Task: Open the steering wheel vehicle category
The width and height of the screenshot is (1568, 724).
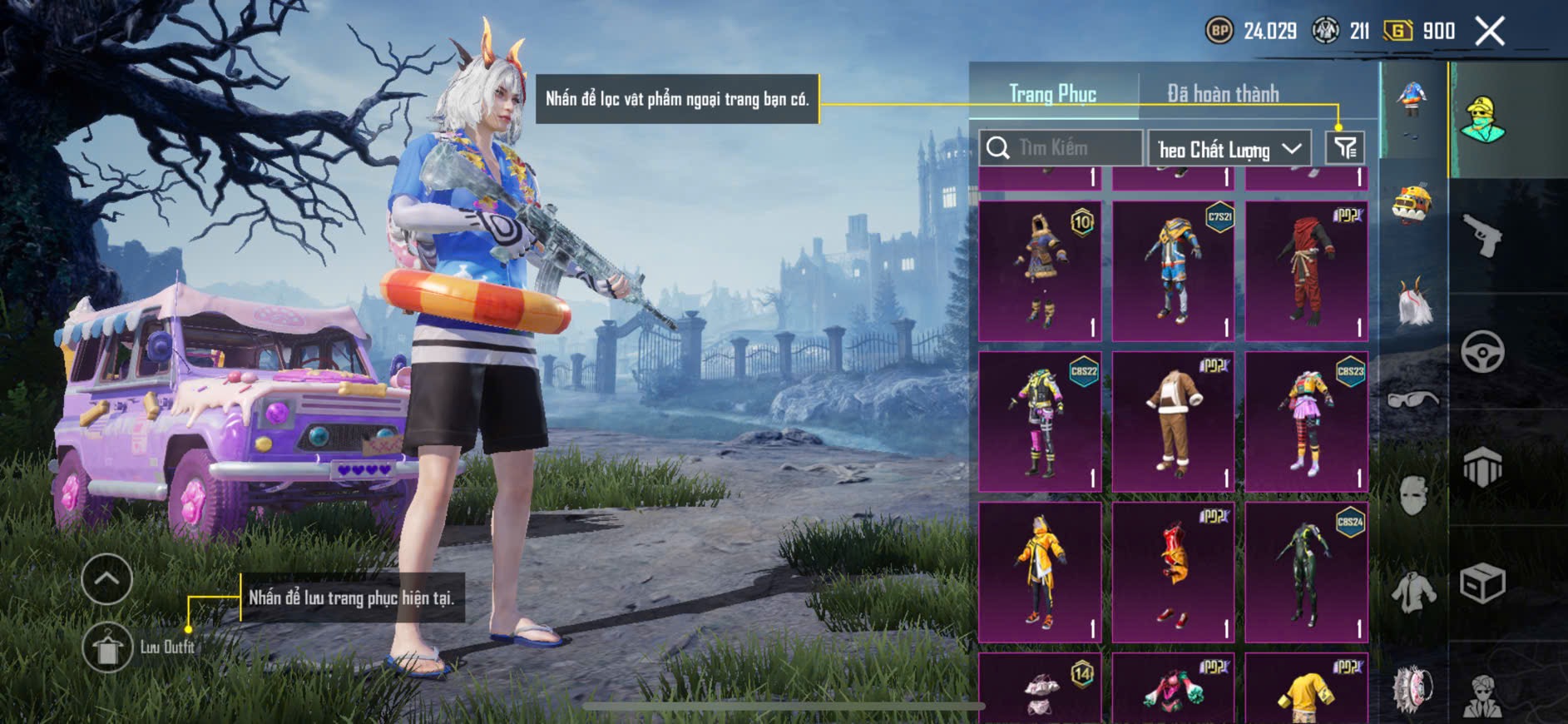Action: point(1482,352)
